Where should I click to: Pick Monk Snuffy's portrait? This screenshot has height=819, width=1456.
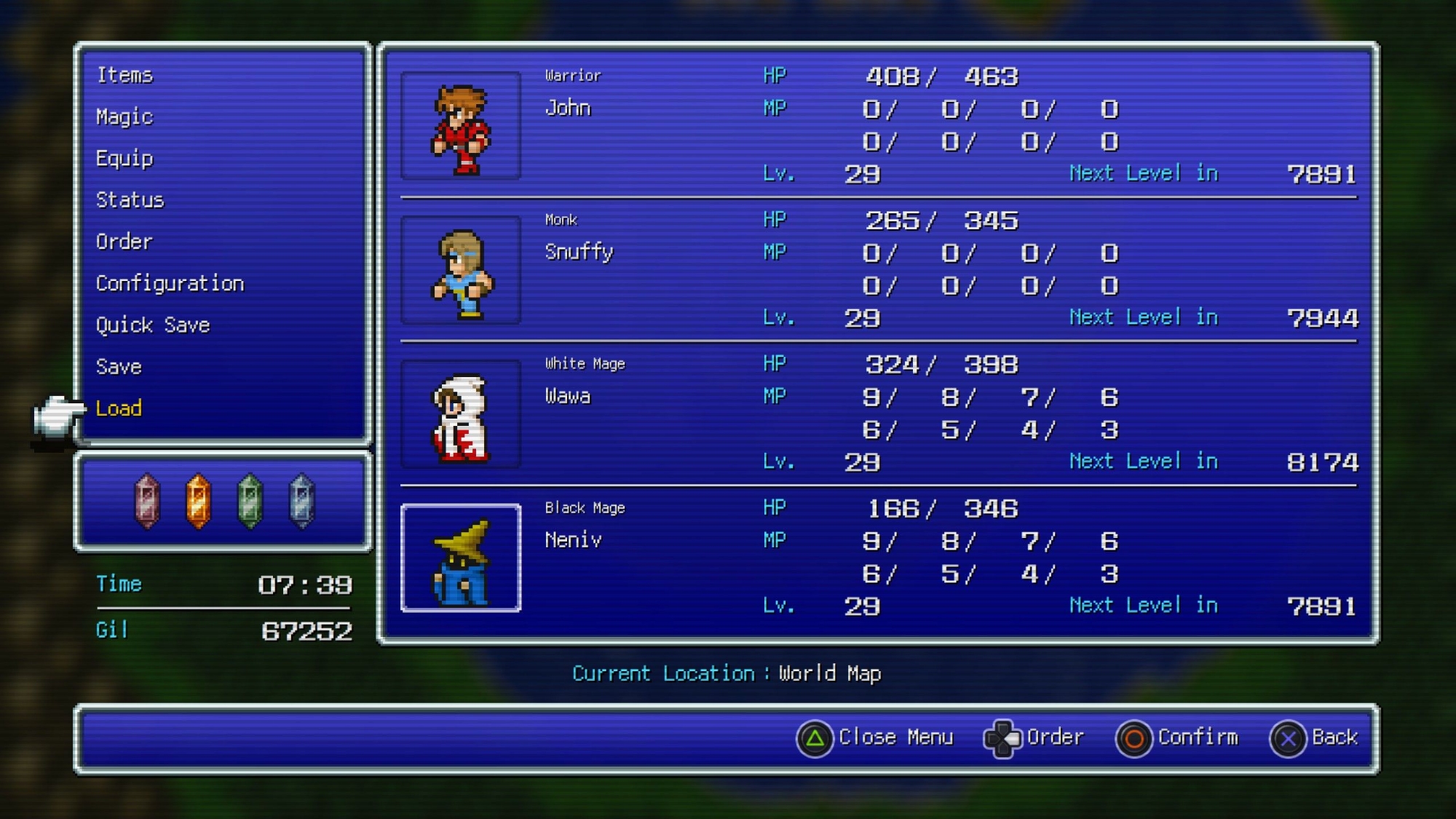461,270
